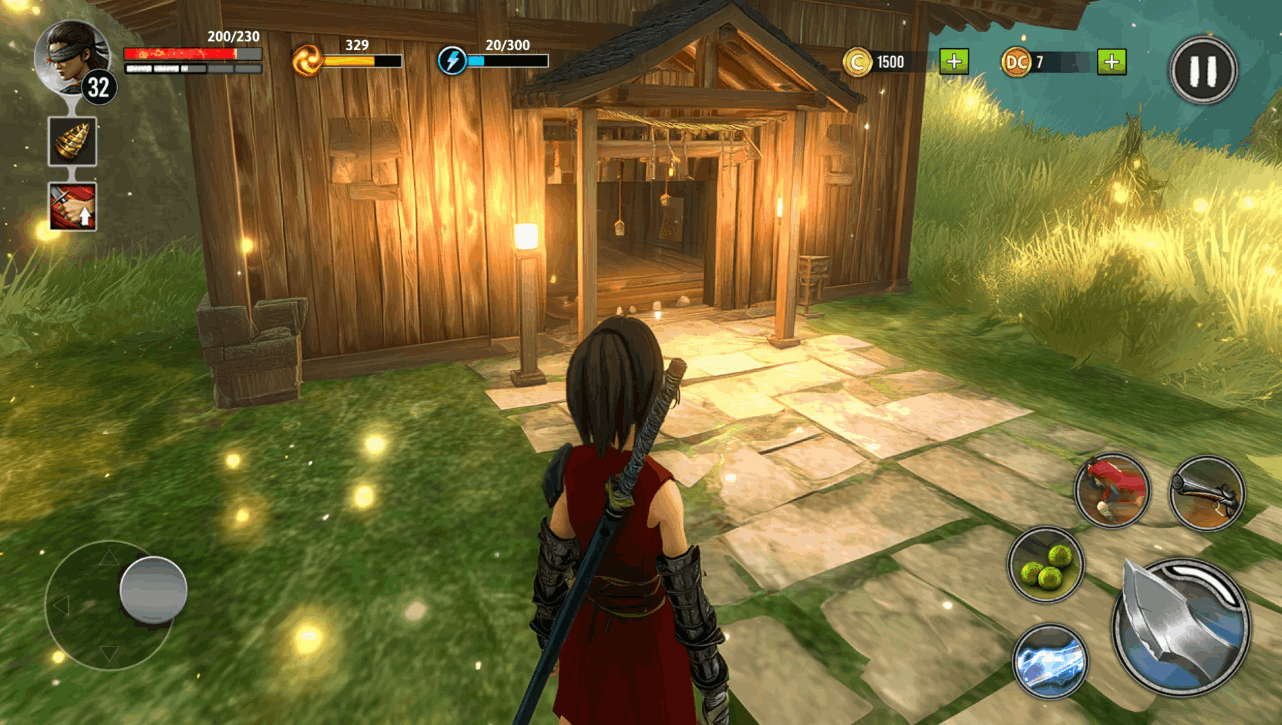Tap the virtual joystick knob

click(x=153, y=590)
